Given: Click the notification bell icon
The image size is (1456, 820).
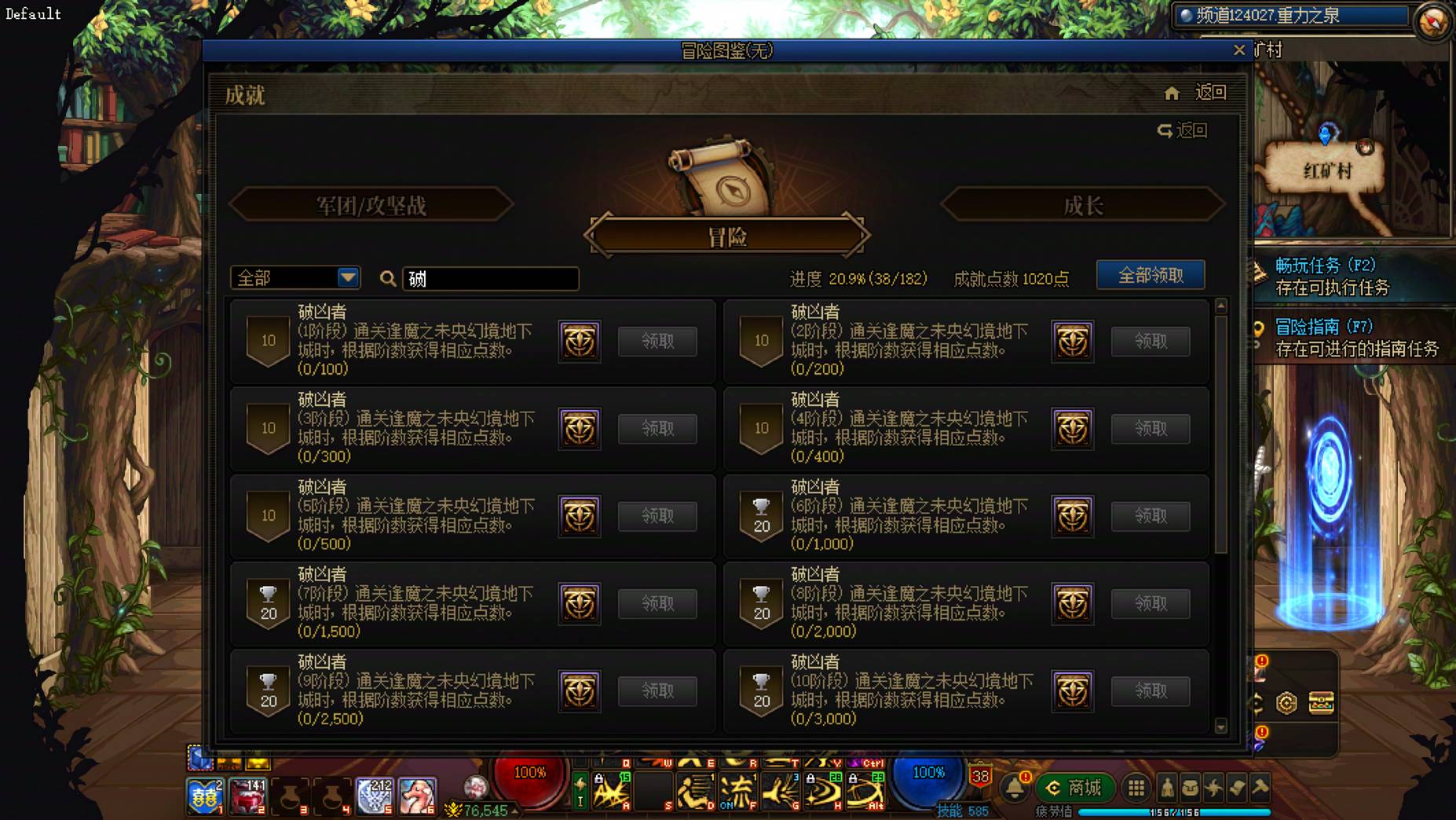Looking at the screenshot, I should click(1015, 789).
